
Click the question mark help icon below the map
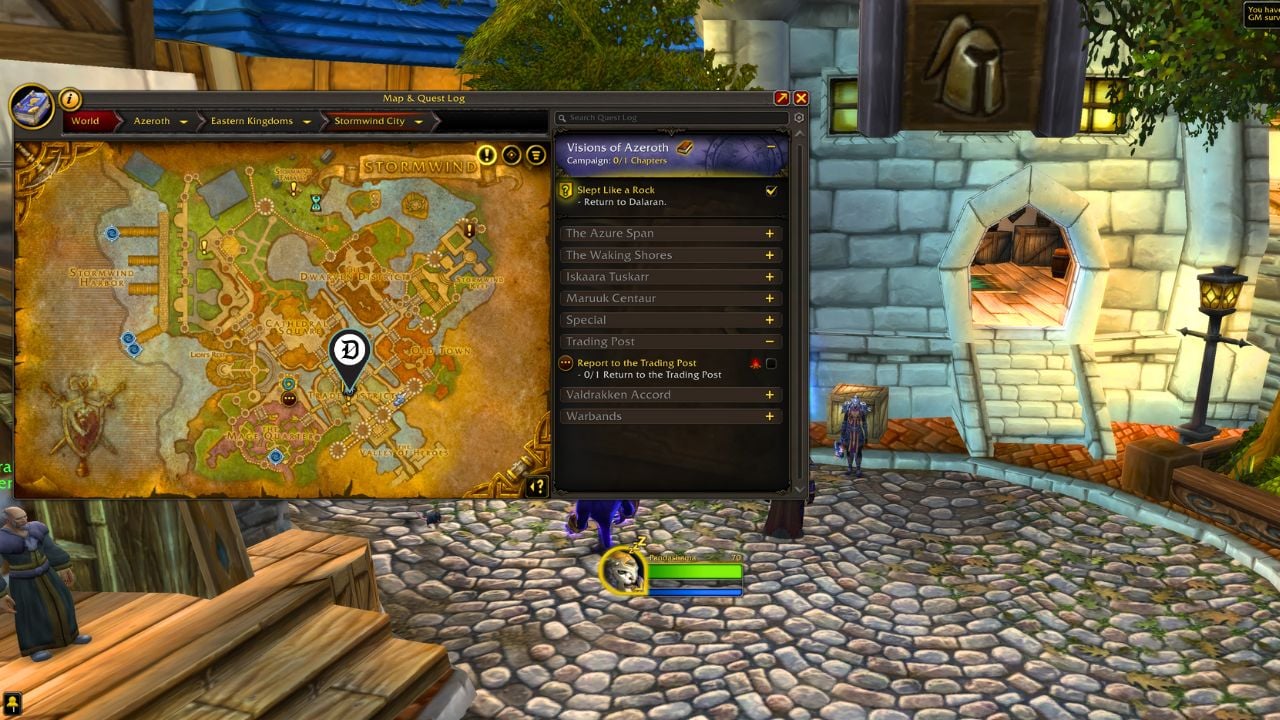click(537, 487)
